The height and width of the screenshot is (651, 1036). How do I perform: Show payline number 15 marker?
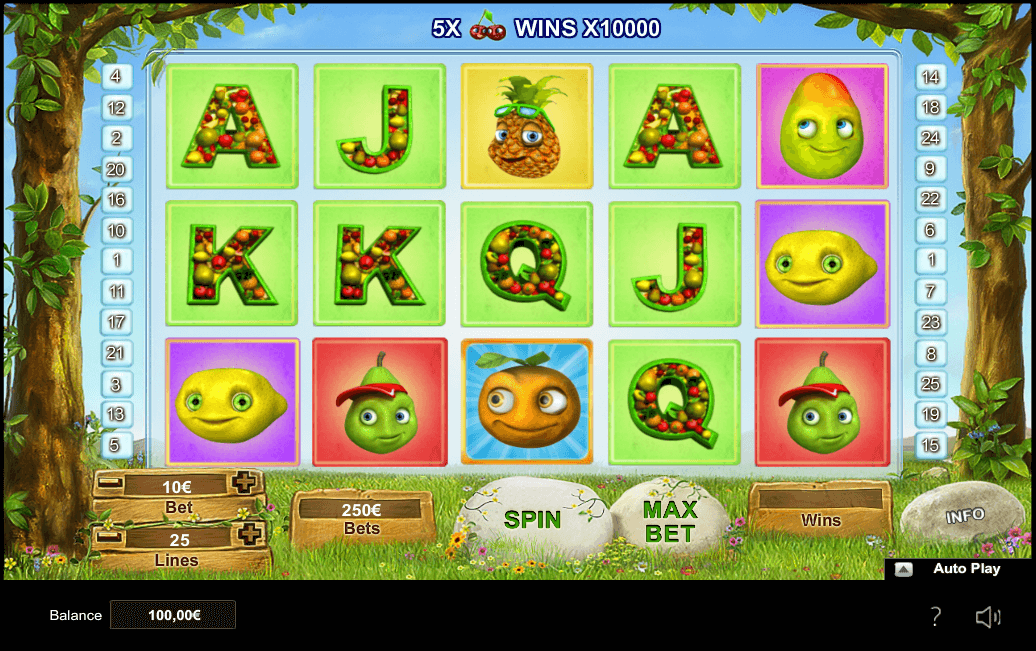tap(931, 445)
